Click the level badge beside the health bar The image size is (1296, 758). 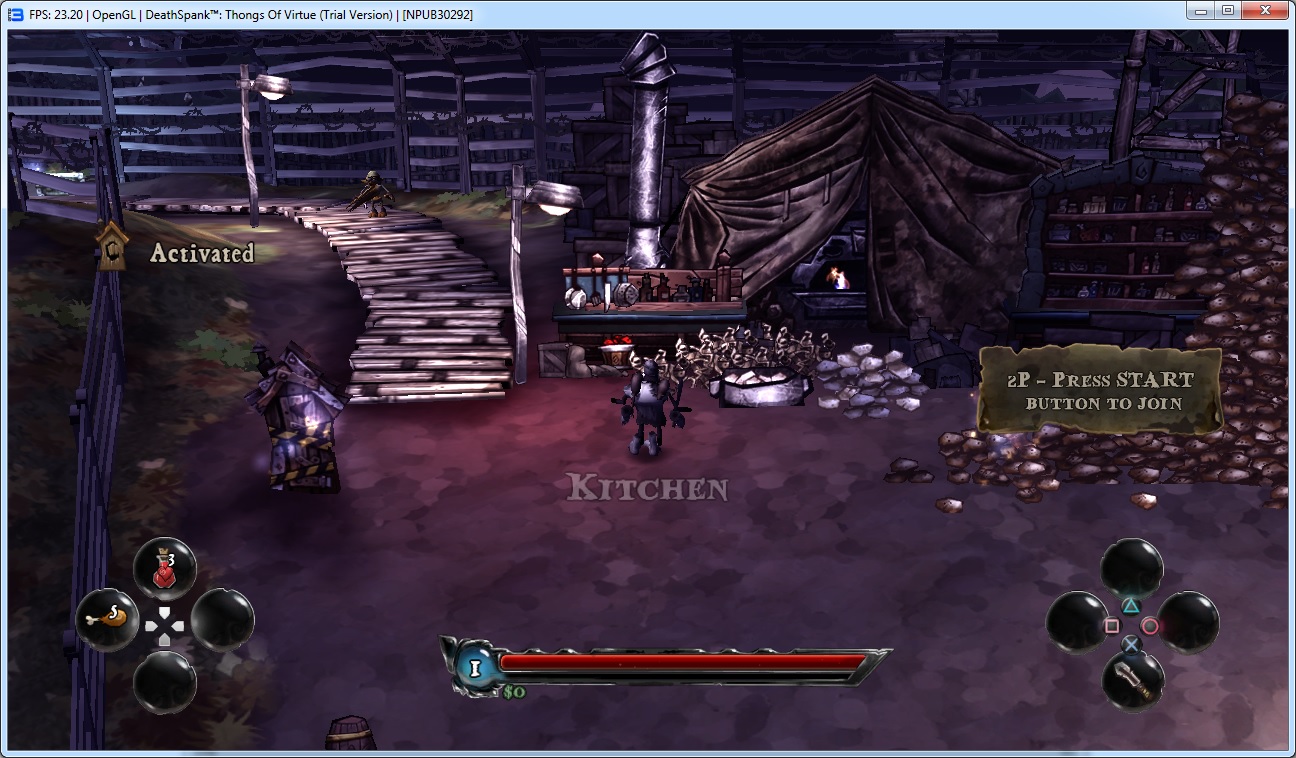pyautogui.click(x=474, y=667)
